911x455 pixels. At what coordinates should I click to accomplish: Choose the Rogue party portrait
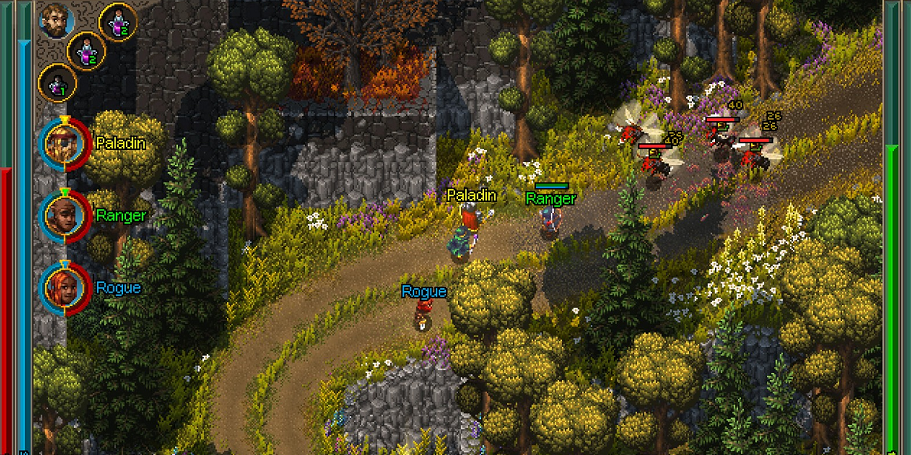point(64,287)
